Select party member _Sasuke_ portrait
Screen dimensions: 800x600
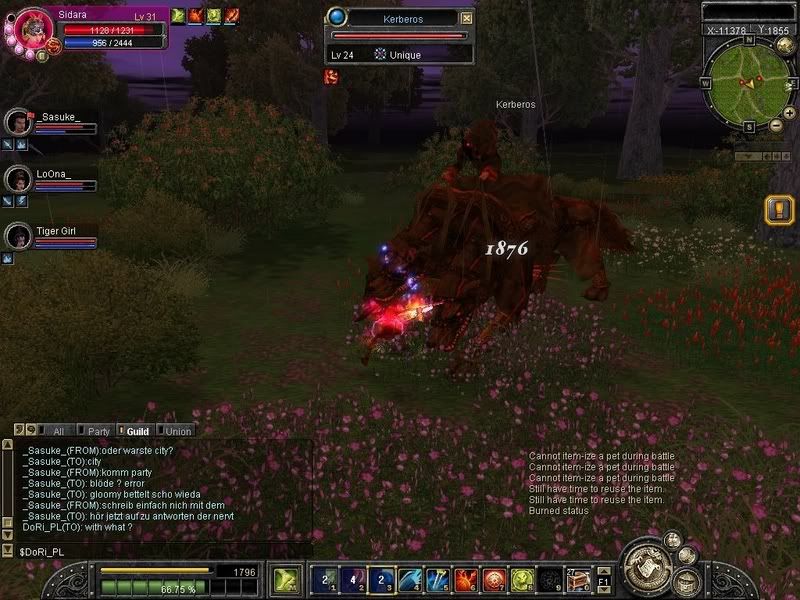19,122
